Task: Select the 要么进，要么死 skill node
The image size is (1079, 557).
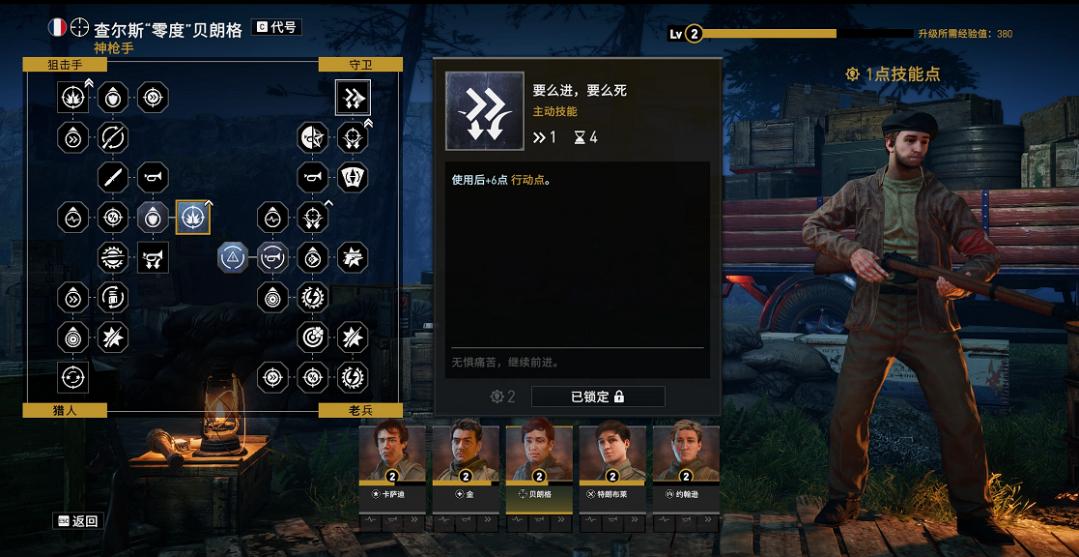Action: (x=353, y=97)
